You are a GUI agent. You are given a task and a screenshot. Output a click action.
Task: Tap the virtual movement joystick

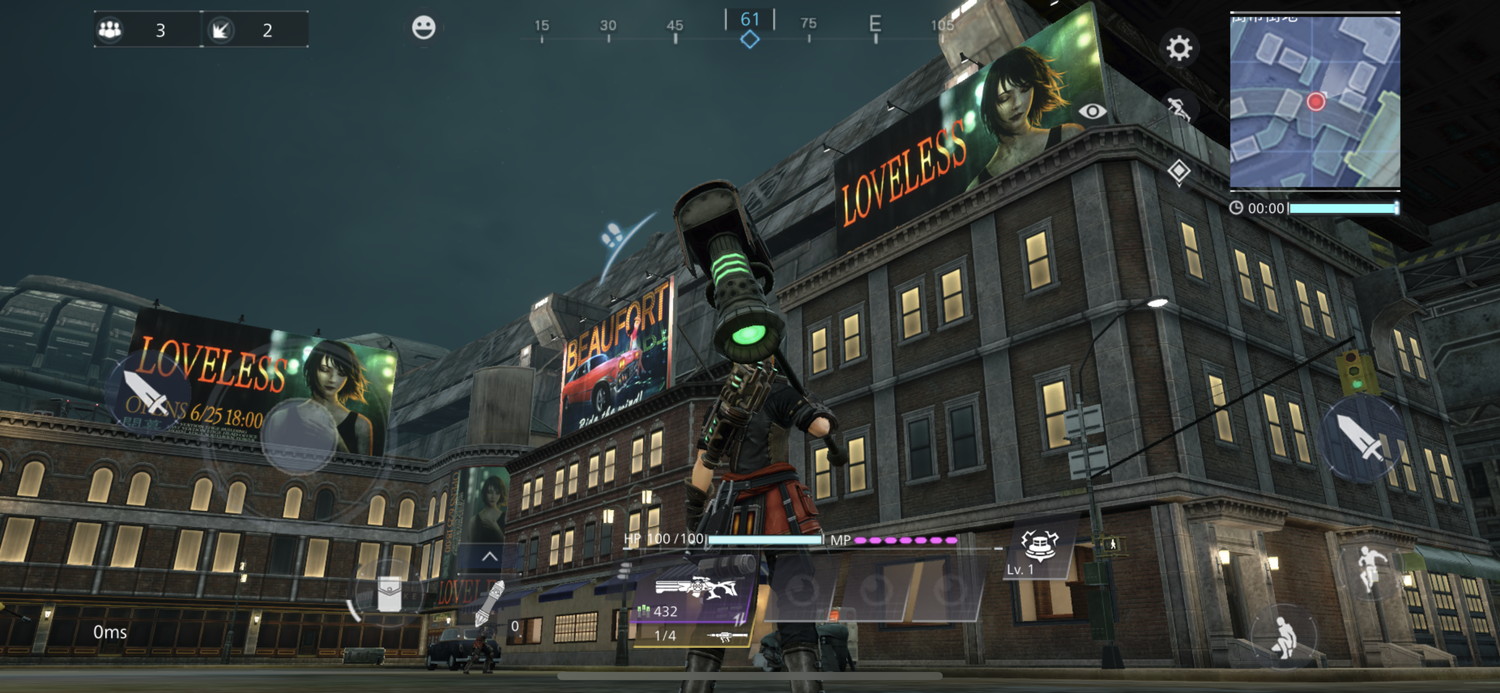click(299, 437)
